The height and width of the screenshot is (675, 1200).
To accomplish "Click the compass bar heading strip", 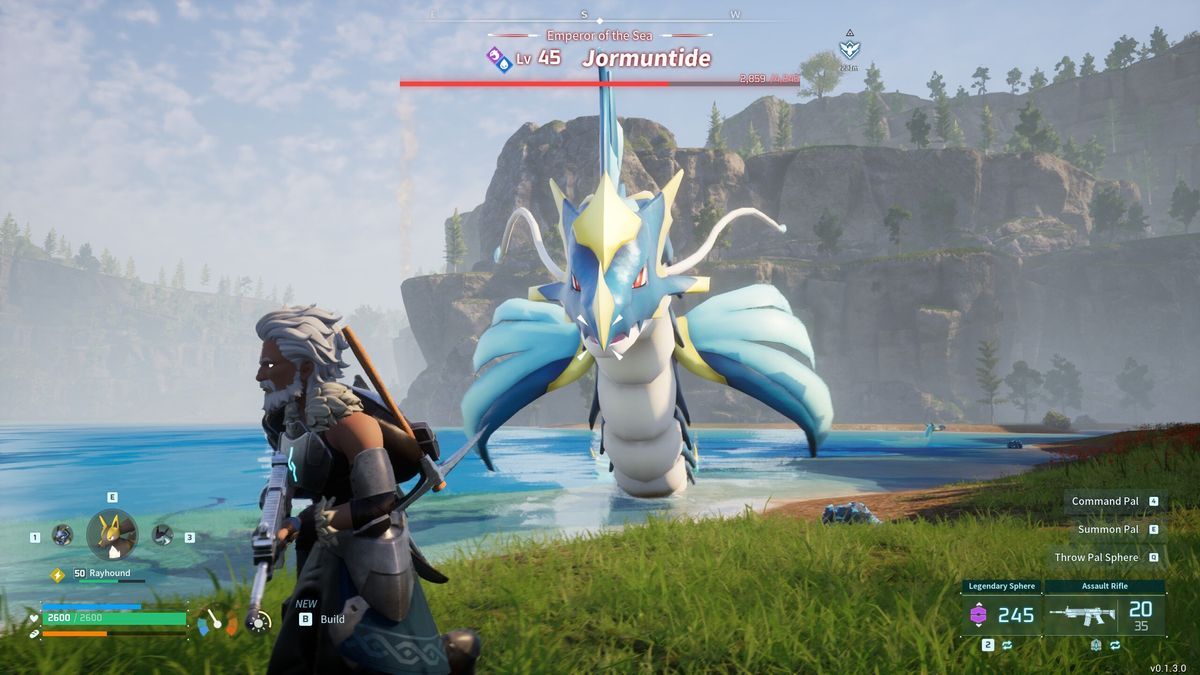I will pos(598,18).
